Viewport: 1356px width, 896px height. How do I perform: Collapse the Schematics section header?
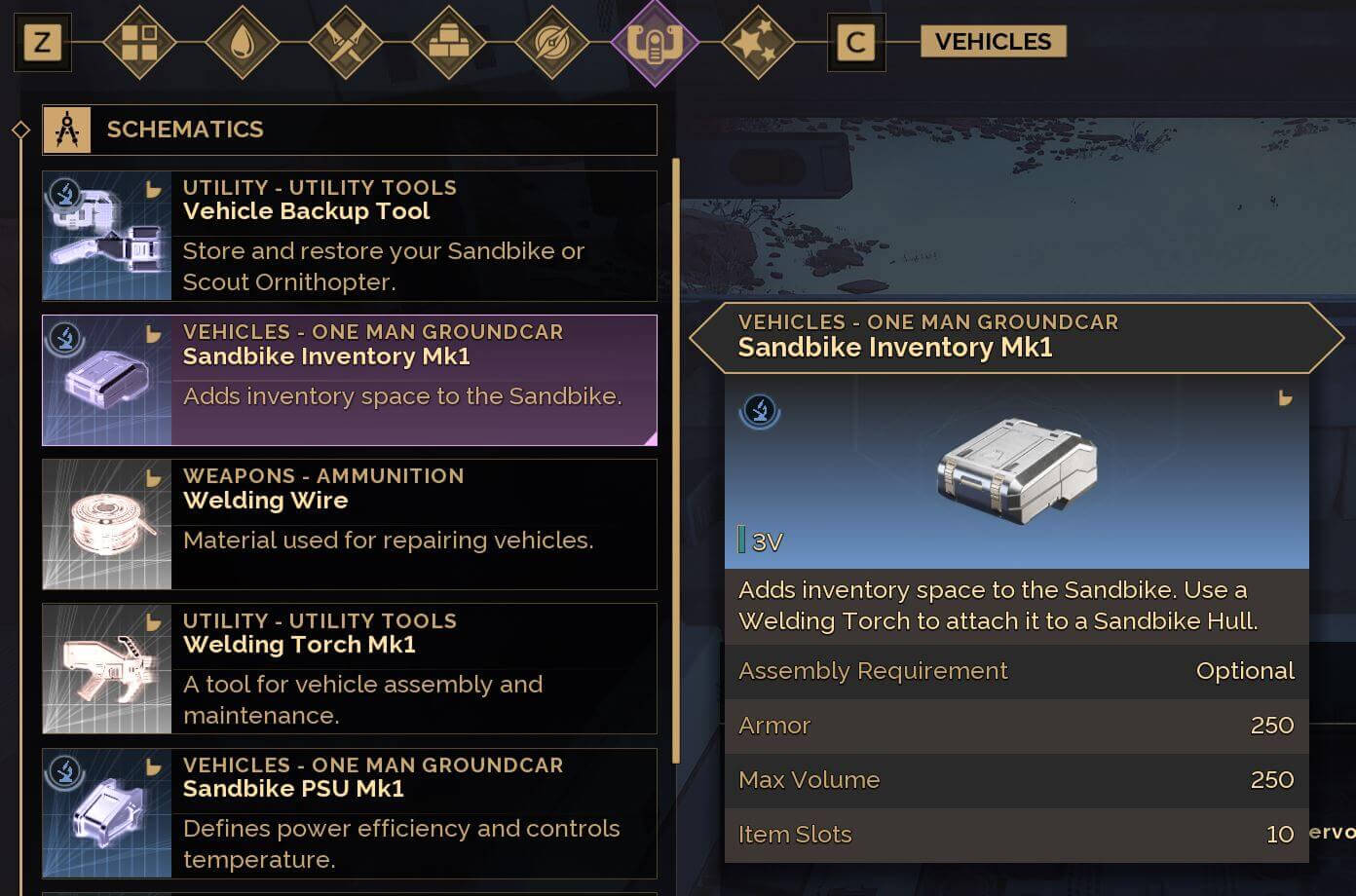coord(349,130)
